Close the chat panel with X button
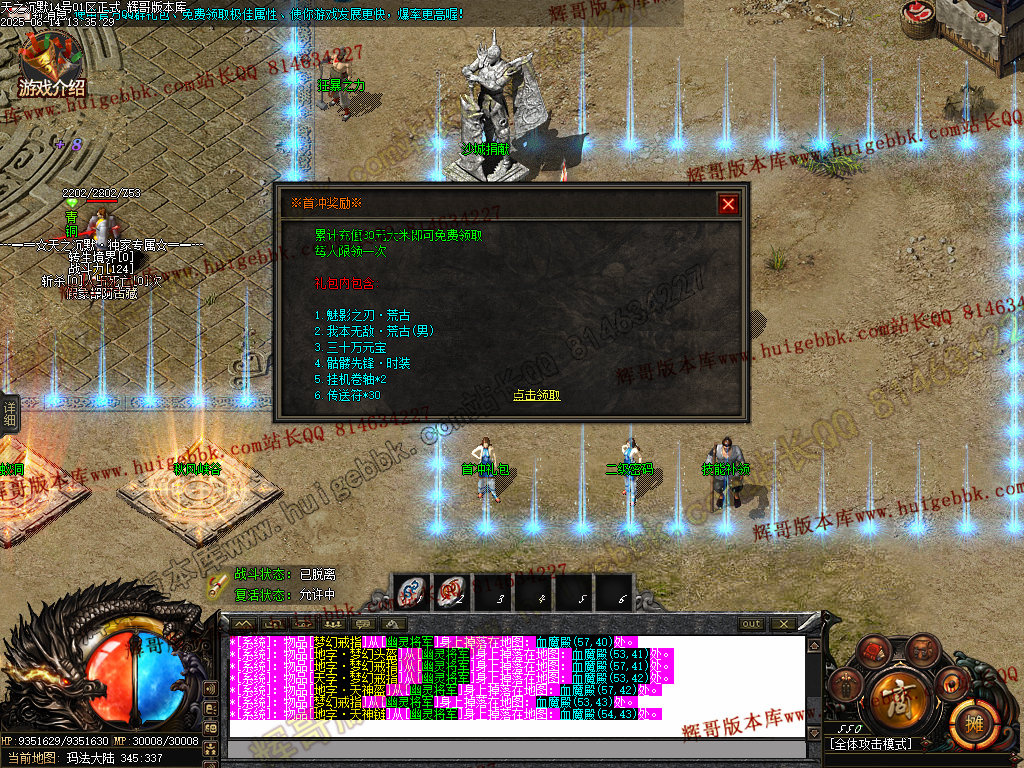Viewport: 1024px width, 768px height. coord(783,624)
